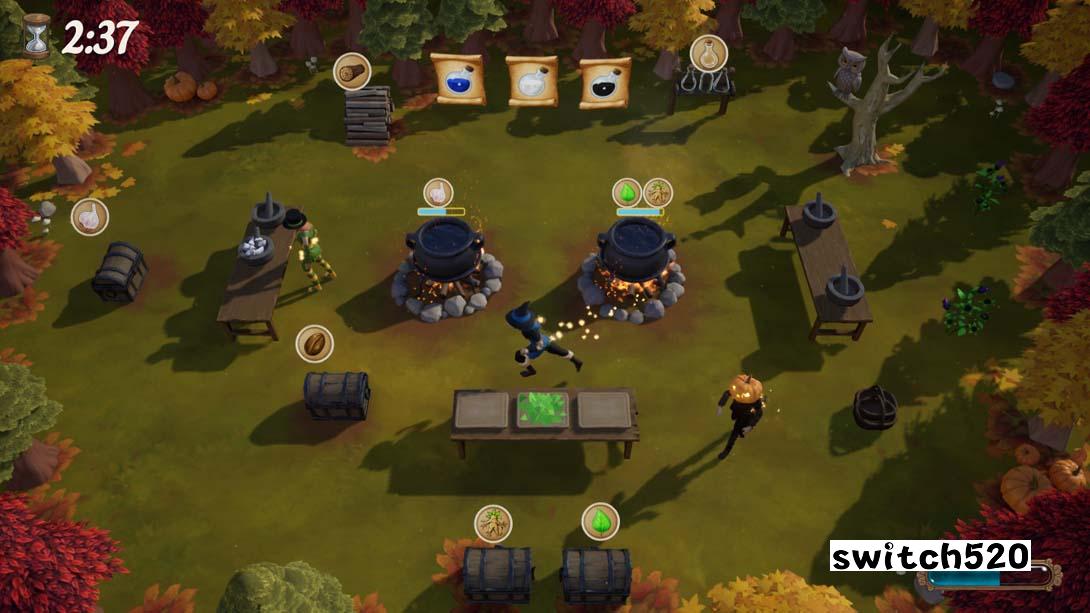Choose the root icon above the chest
The height and width of the screenshot is (613, 1090).
(493, 523)
